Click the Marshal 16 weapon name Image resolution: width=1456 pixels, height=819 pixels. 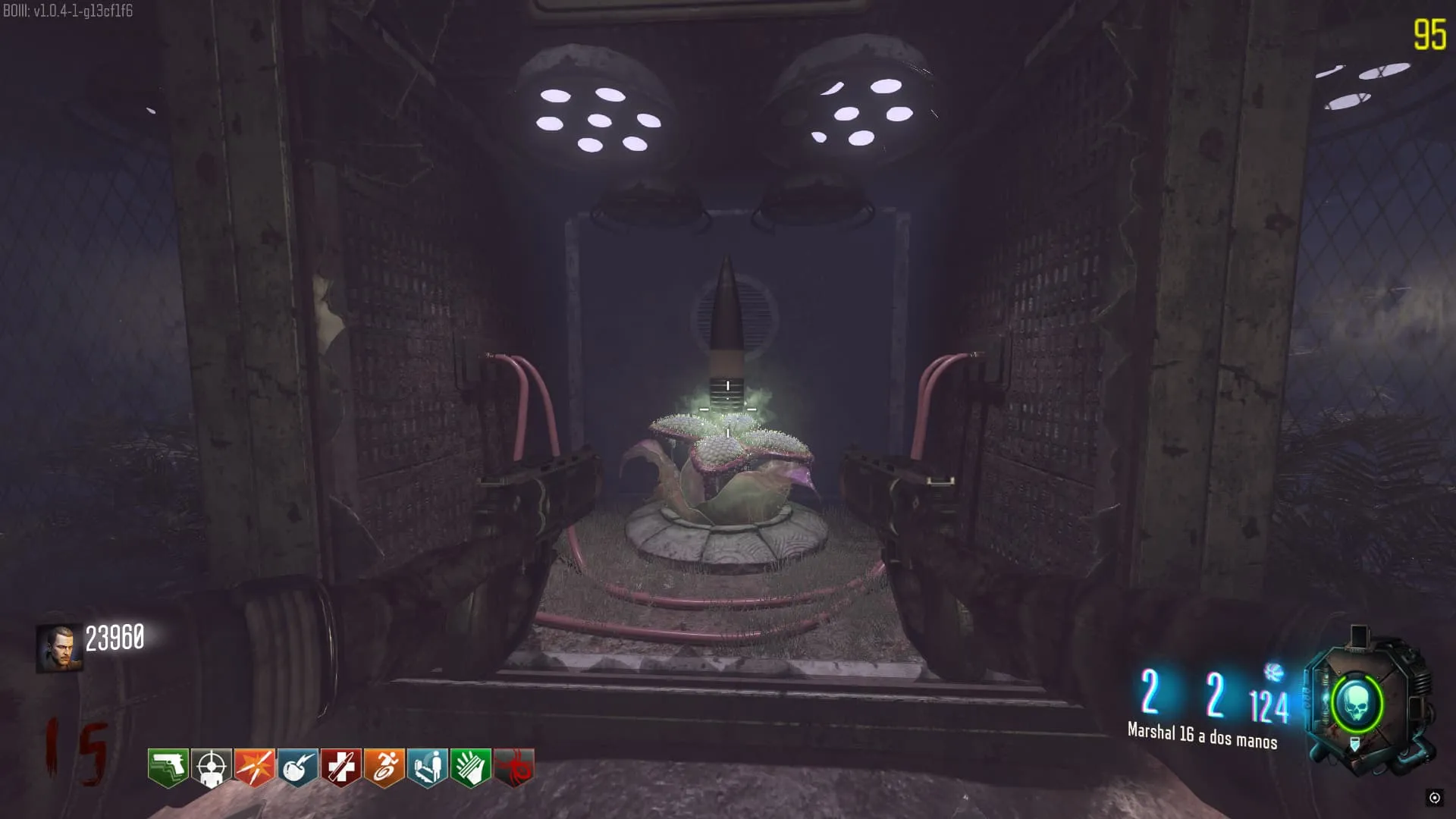tap(1202, 736)
